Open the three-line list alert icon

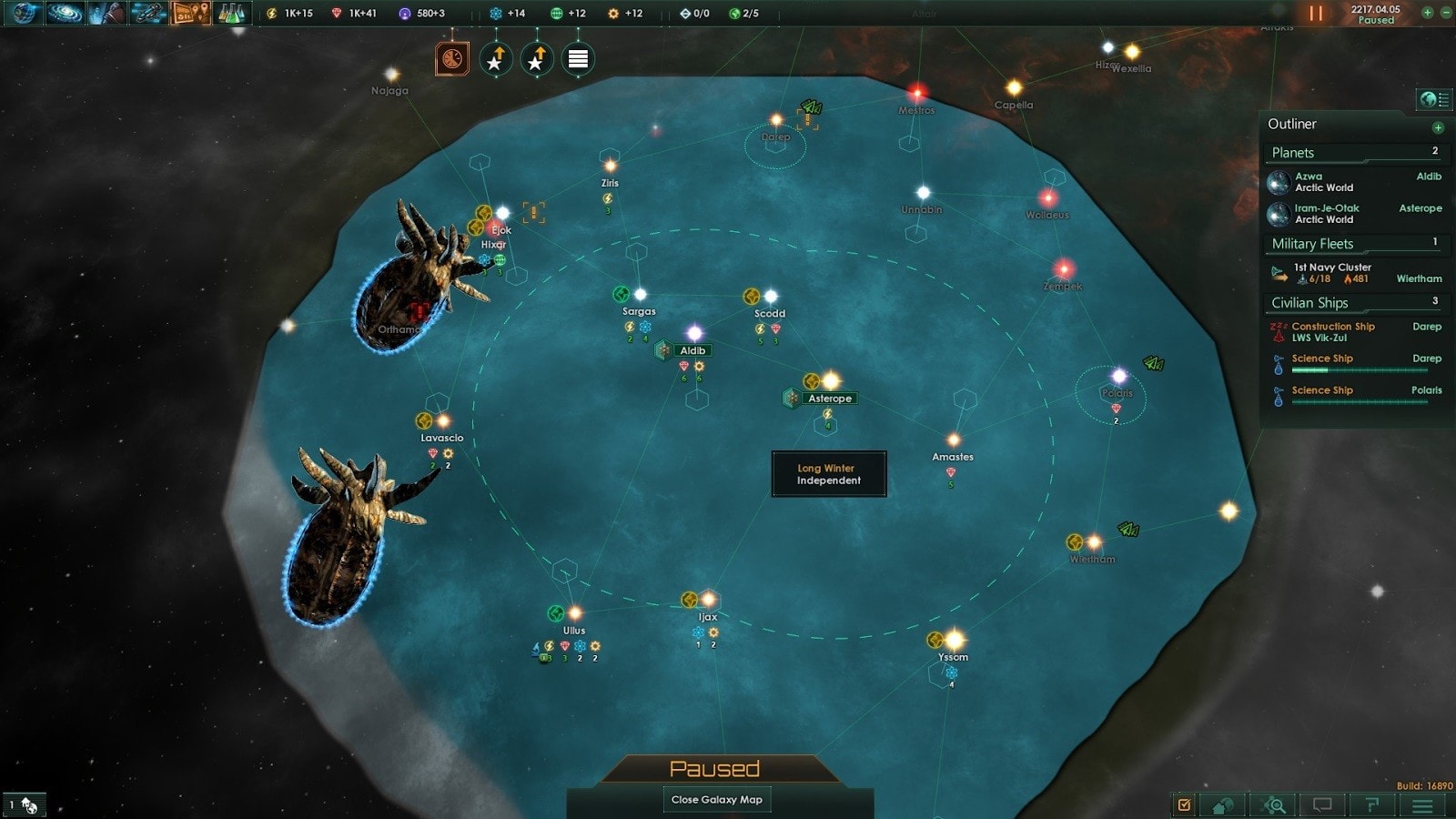pos(578,60)
